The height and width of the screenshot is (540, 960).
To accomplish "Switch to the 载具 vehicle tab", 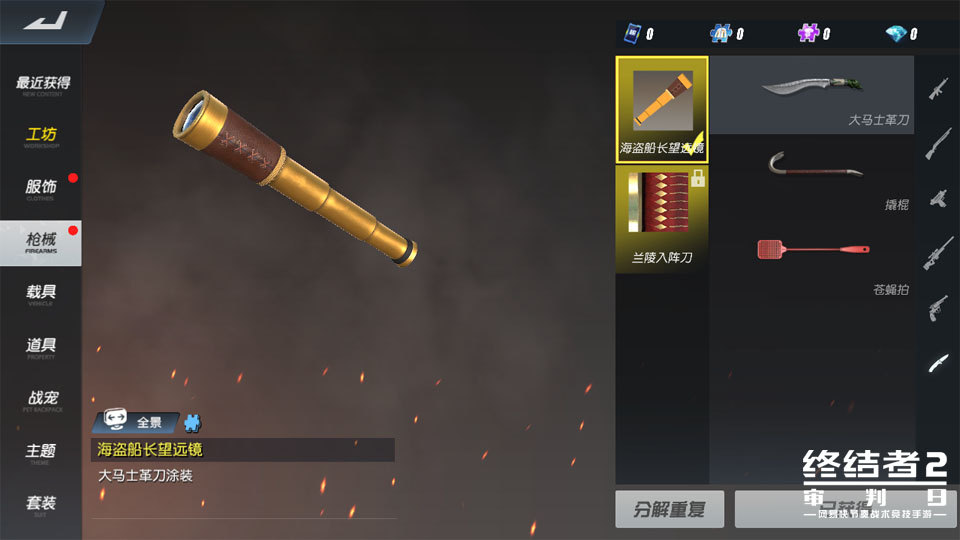I will tap(41, 294).
